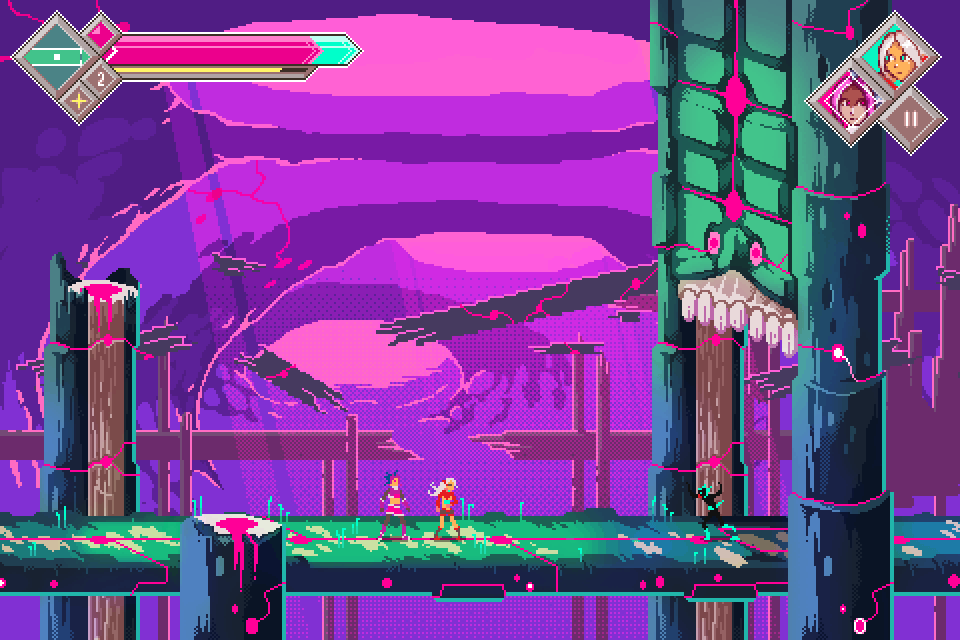Pause the game with the pause button
Viewport: 960px width, 640px height.
click(910, 117)
